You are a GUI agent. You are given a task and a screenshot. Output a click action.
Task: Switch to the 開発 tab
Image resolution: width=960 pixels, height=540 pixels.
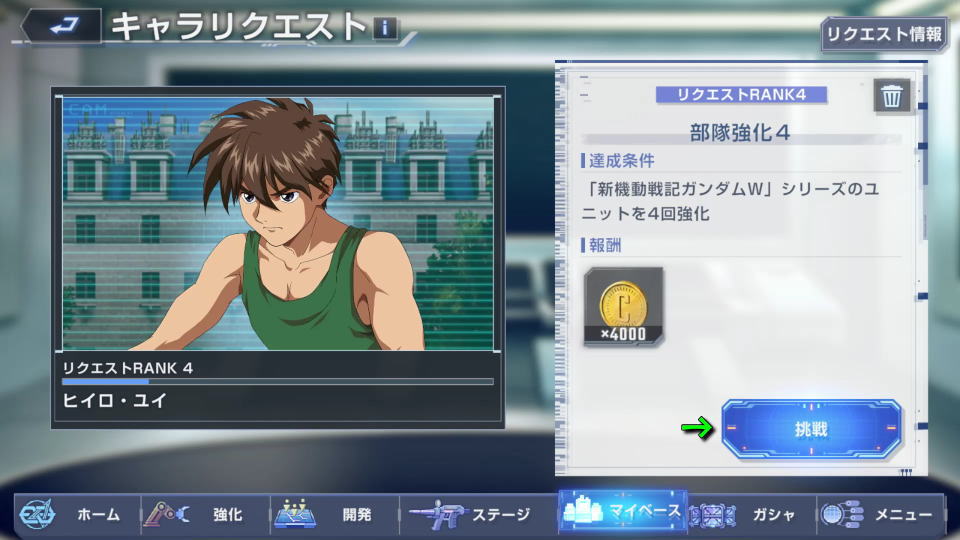333,515
